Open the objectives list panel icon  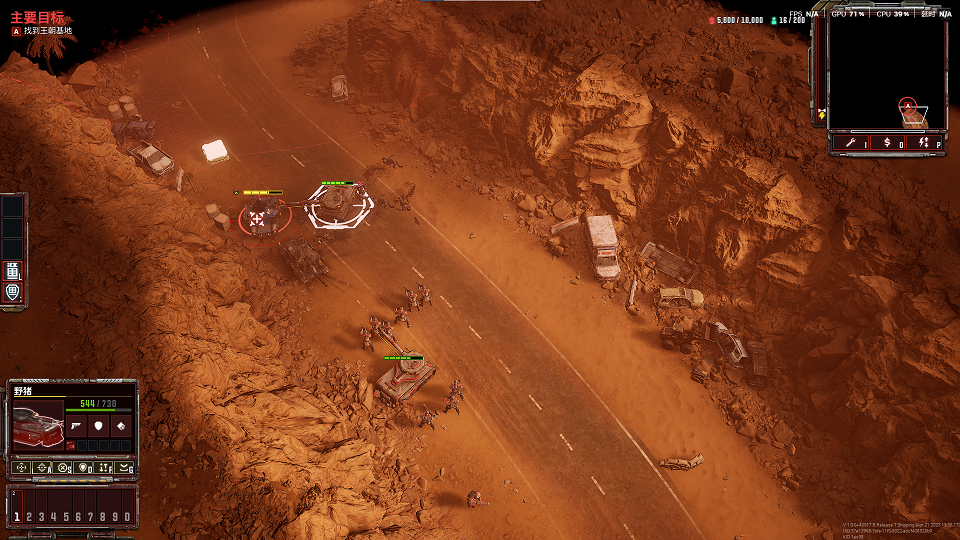pos(13,270)
